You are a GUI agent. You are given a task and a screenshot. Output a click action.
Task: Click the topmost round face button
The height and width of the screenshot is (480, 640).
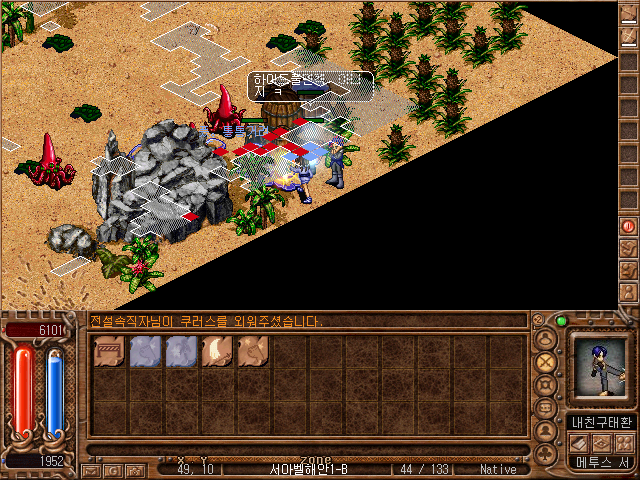(546, 337)
